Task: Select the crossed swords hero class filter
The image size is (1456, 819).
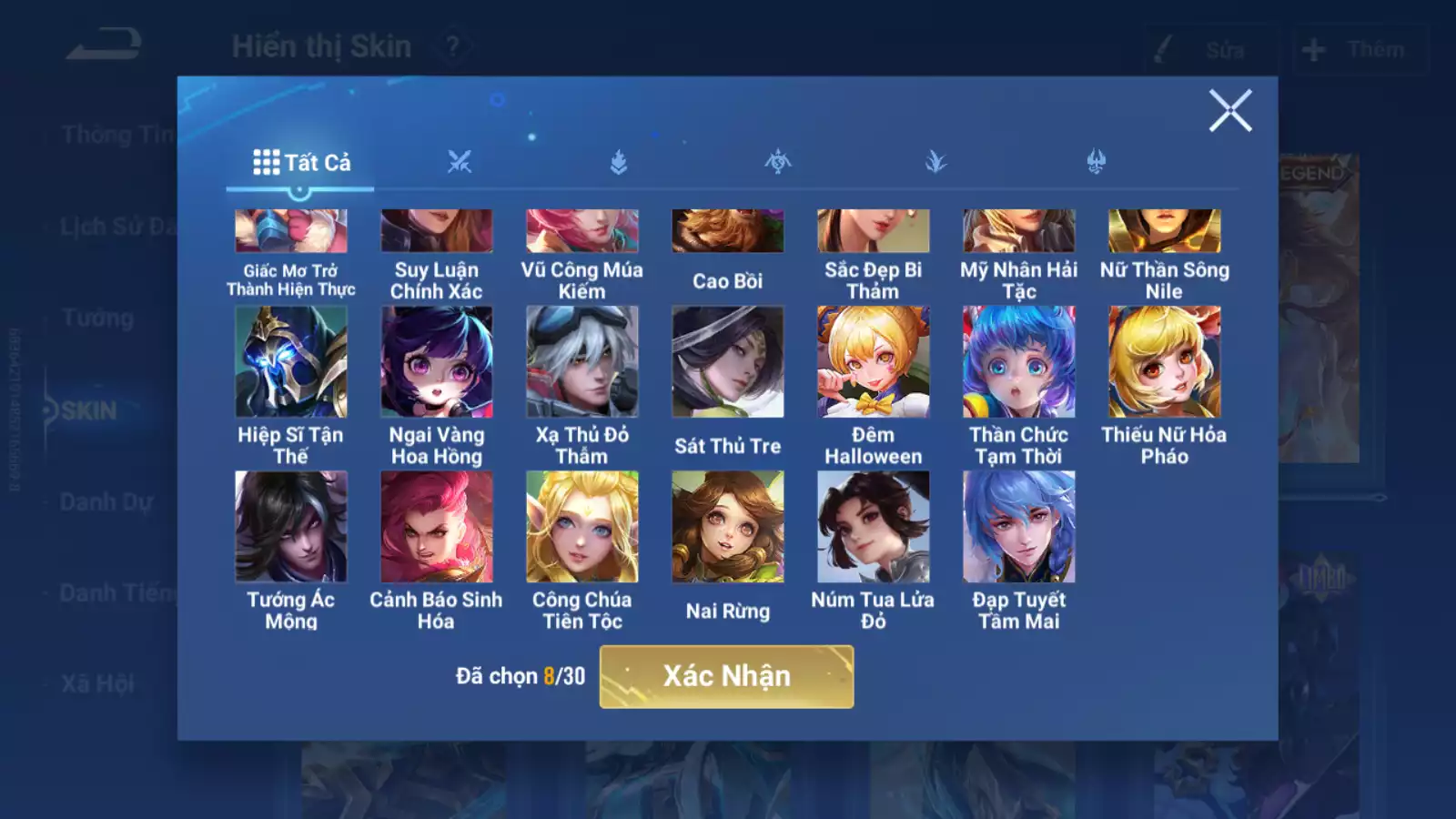Action: click(x=460, y=161)
